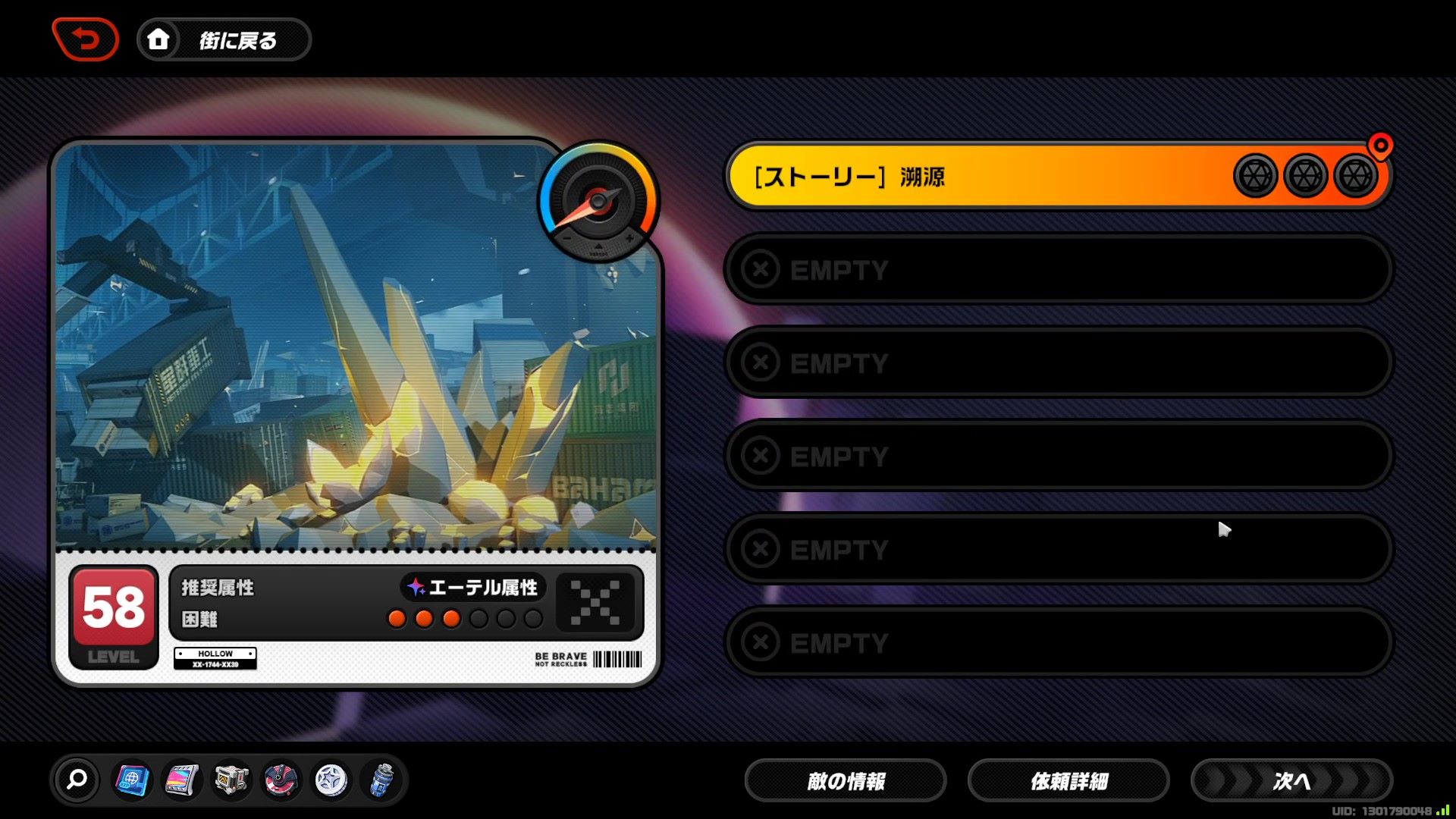This screenshot has height=819, width=1456.
Task: Open the film strip reward icon
Action: pyautogui.click(x=181, y=780)
